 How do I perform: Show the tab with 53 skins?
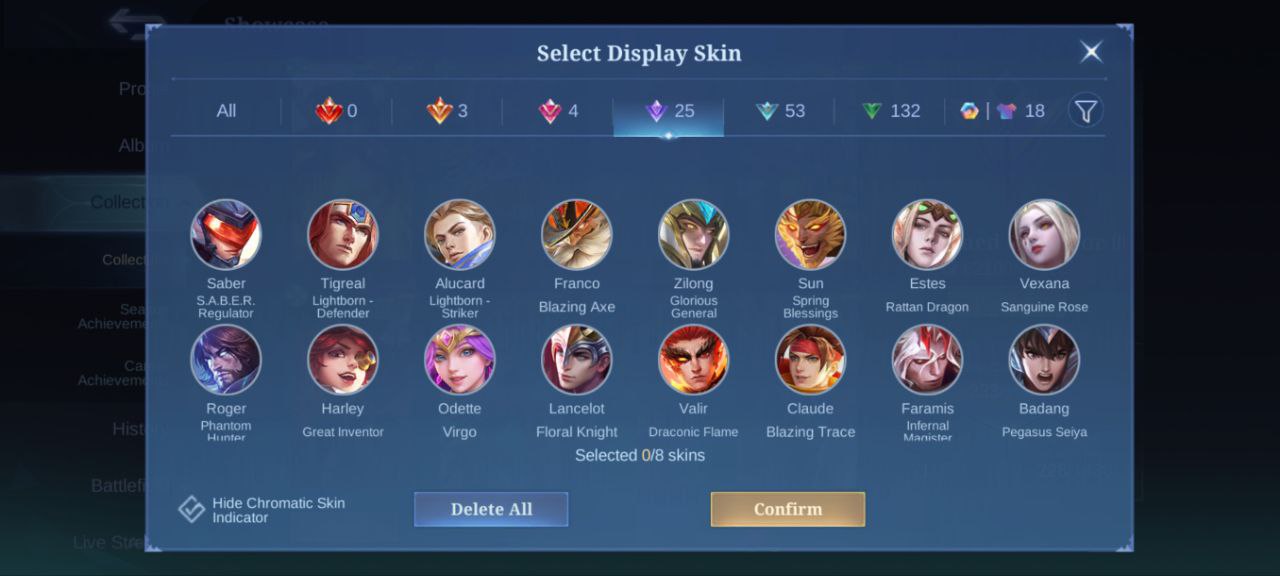click(781, 111)
